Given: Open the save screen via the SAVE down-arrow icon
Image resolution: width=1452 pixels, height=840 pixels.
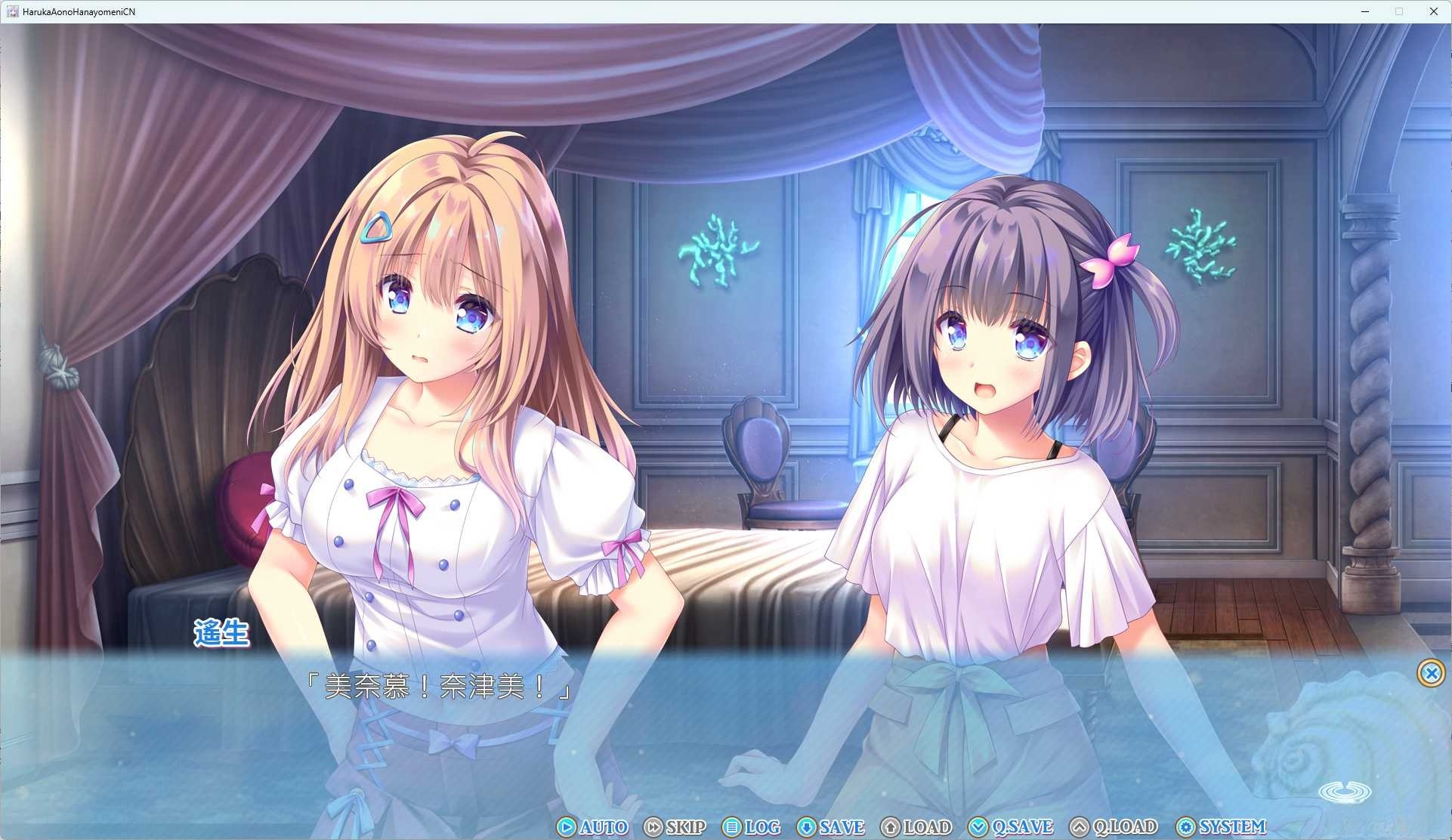Looking at the screenshot, I should (808, 827).
